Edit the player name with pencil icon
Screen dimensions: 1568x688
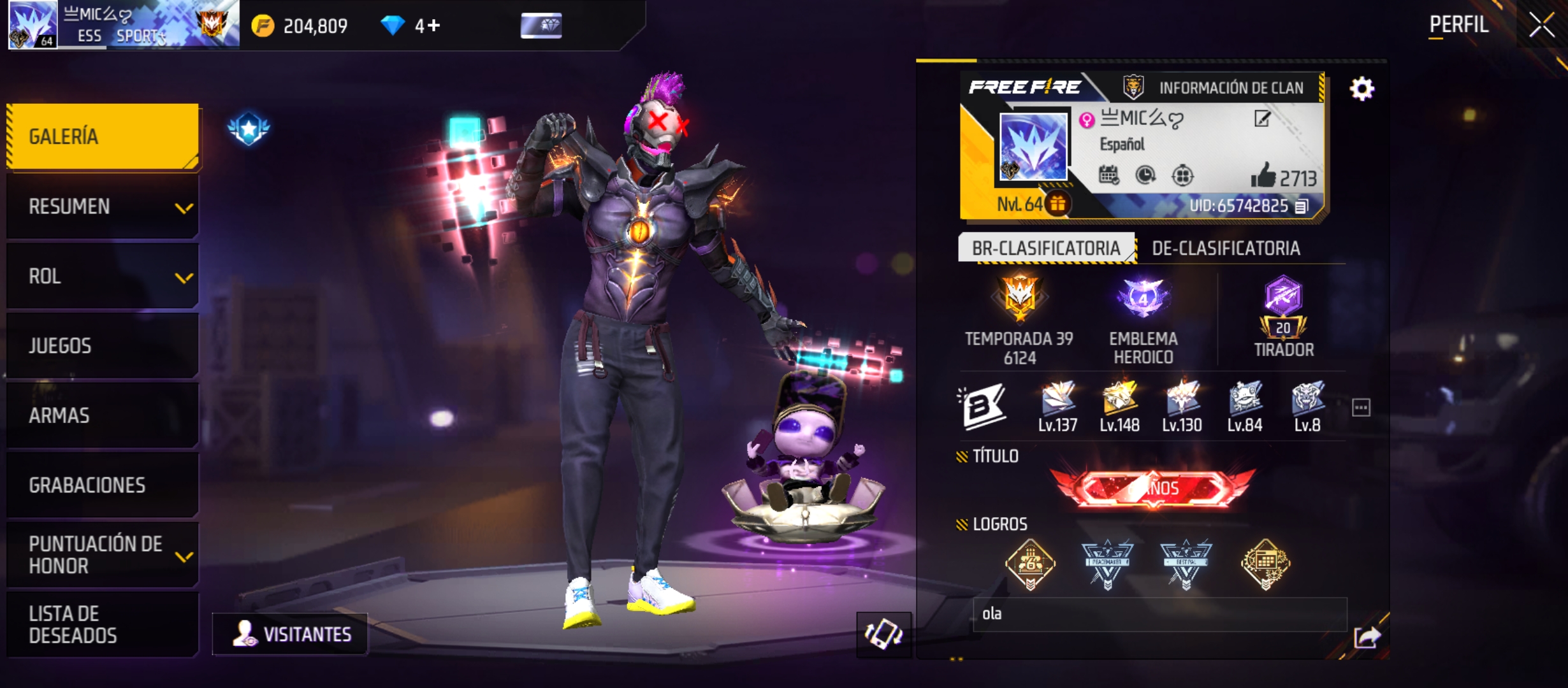click(x=1262, y=118)
